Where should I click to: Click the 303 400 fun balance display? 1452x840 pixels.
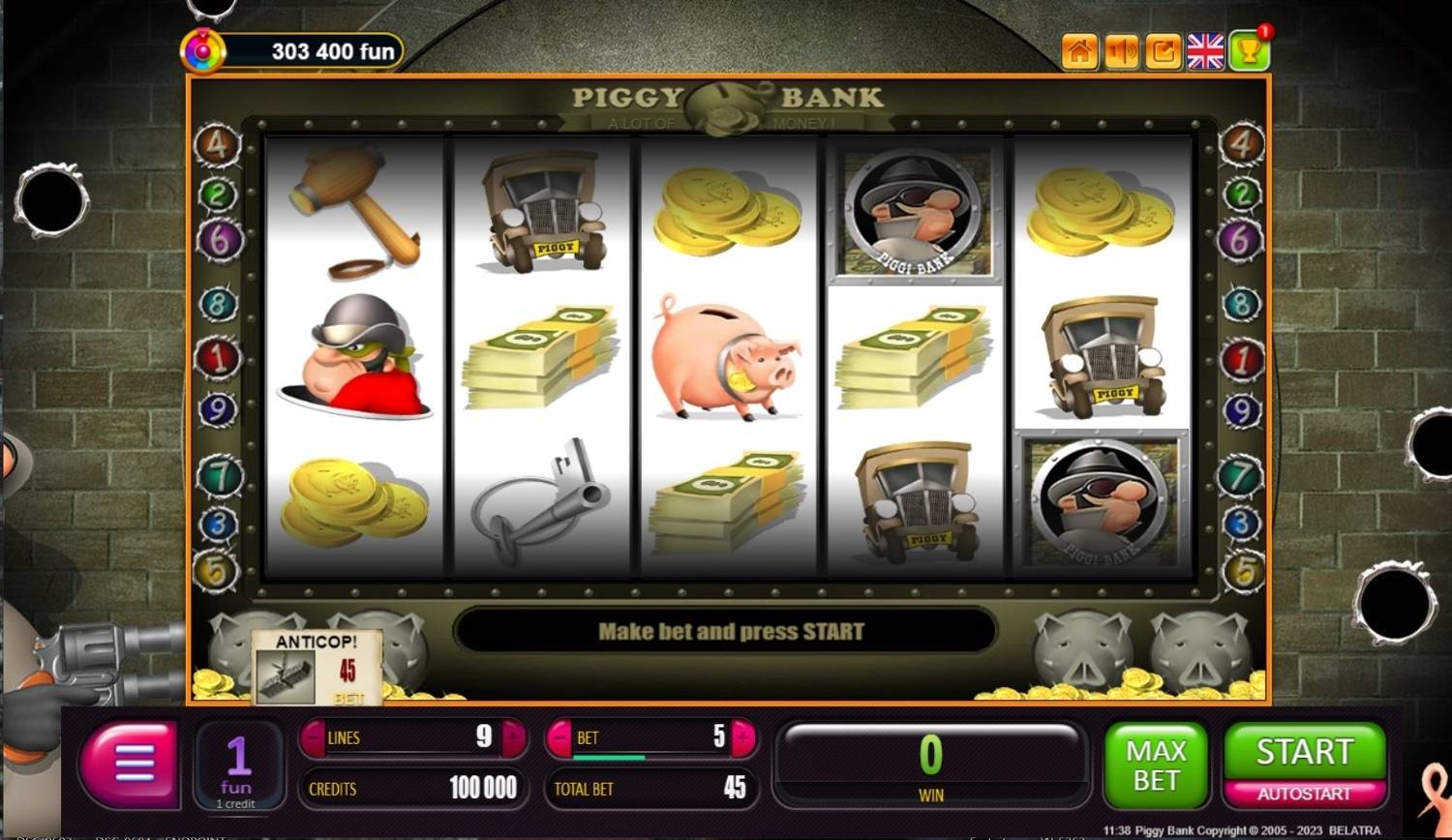[x=319, y=51]
